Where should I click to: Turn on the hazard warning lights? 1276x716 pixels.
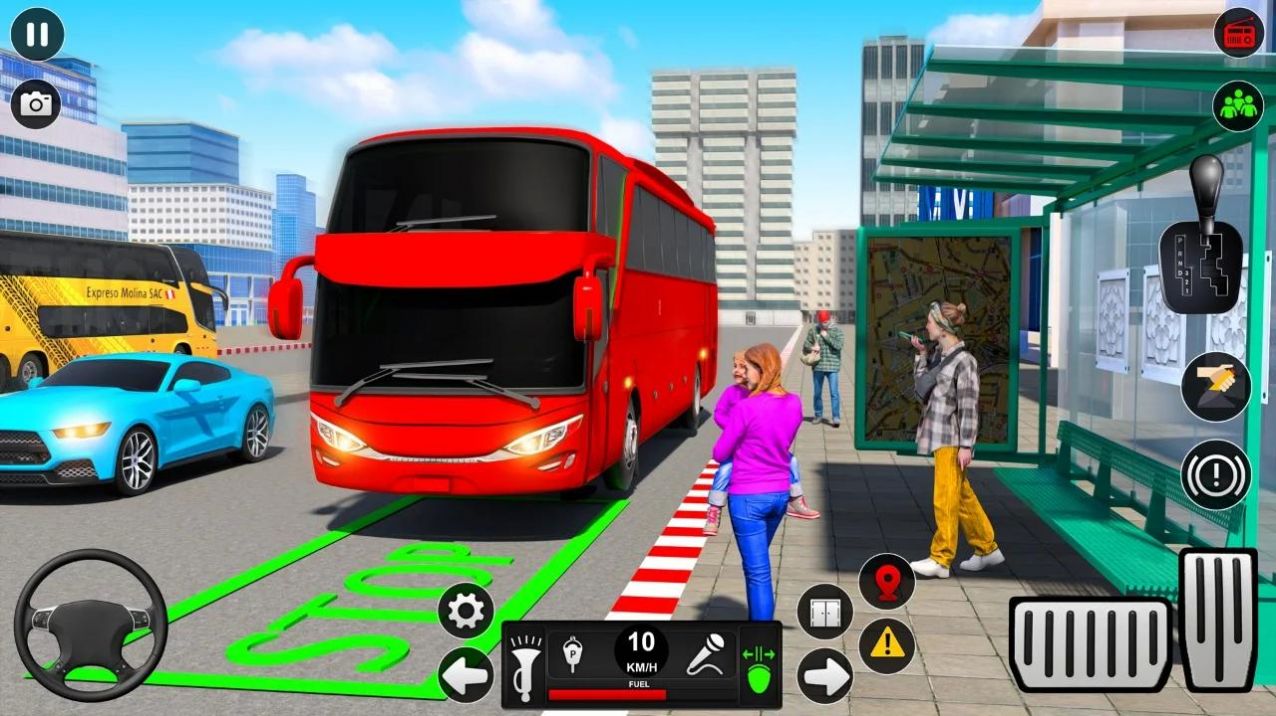[887, 645]
